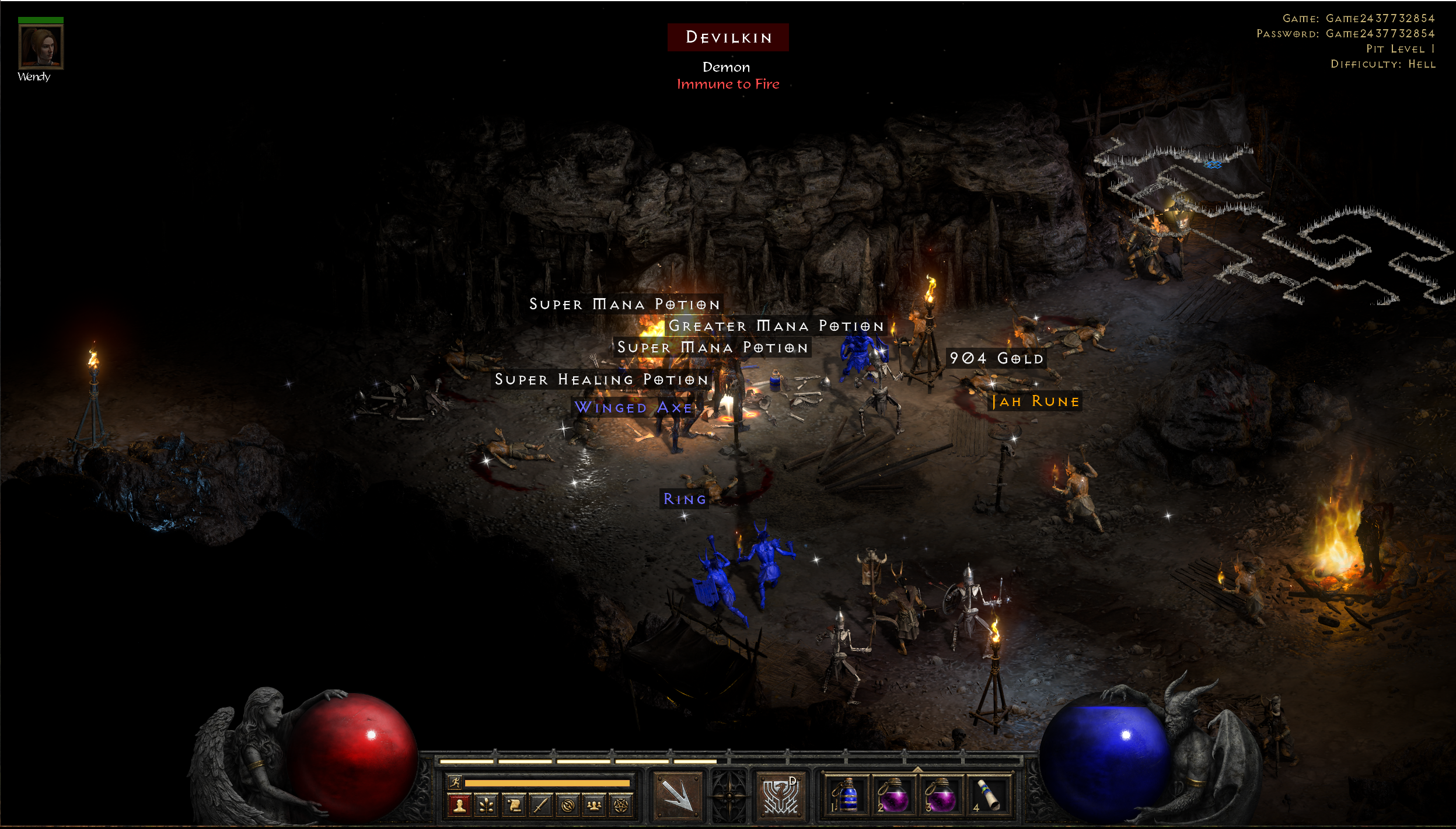Drink the purple rejuvenation potion in belt slot 3
The image size is (1456, 829).
(x=940, y=796)
